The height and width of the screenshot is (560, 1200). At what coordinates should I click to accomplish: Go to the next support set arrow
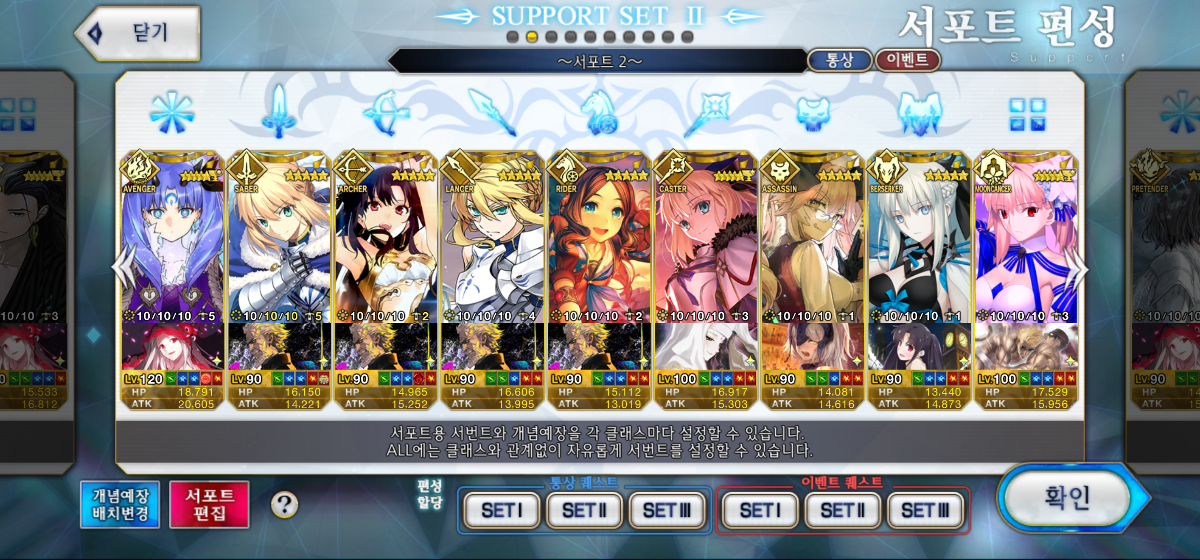(x=1078, y=268)
